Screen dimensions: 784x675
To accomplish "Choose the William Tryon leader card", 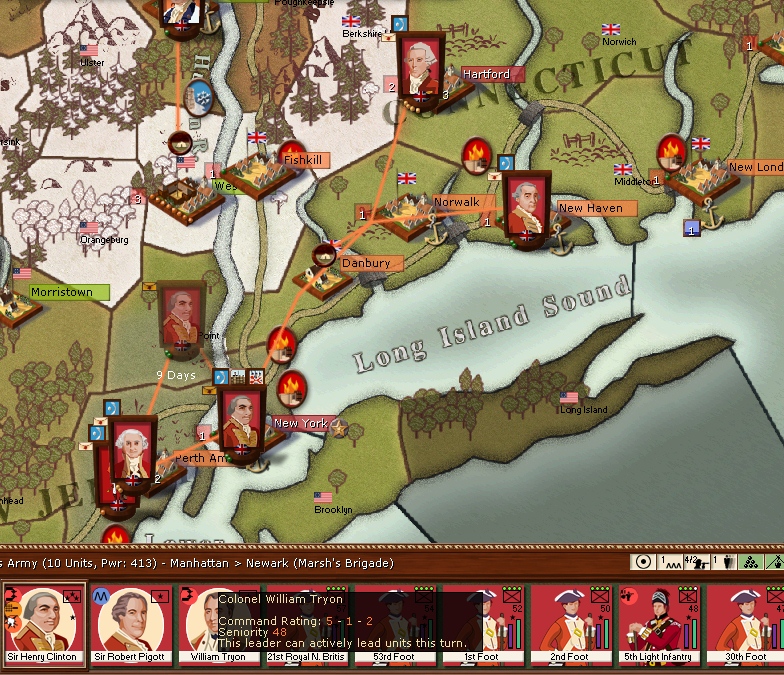I will tap(217, 625).
